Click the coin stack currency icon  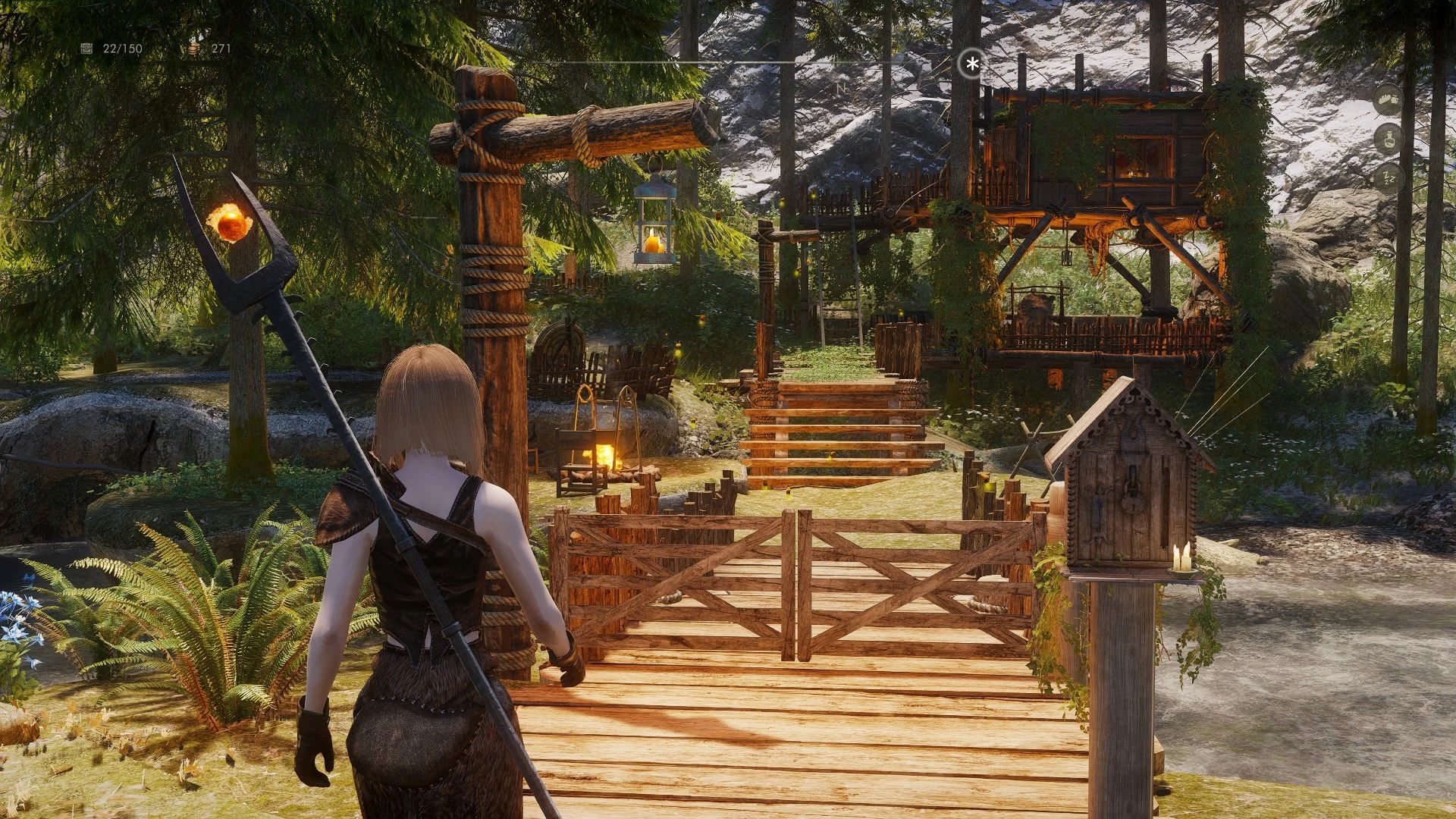[x=193, y=49]
